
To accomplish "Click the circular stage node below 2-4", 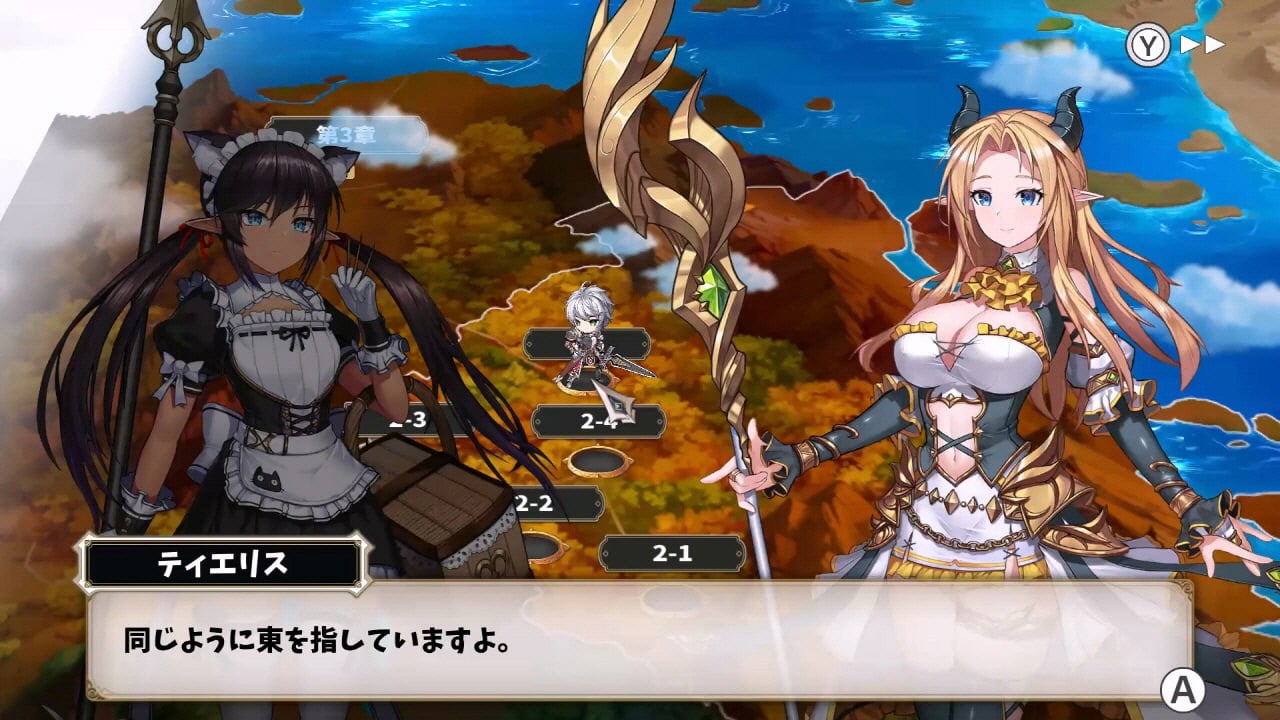I will (x=599, y=462).
